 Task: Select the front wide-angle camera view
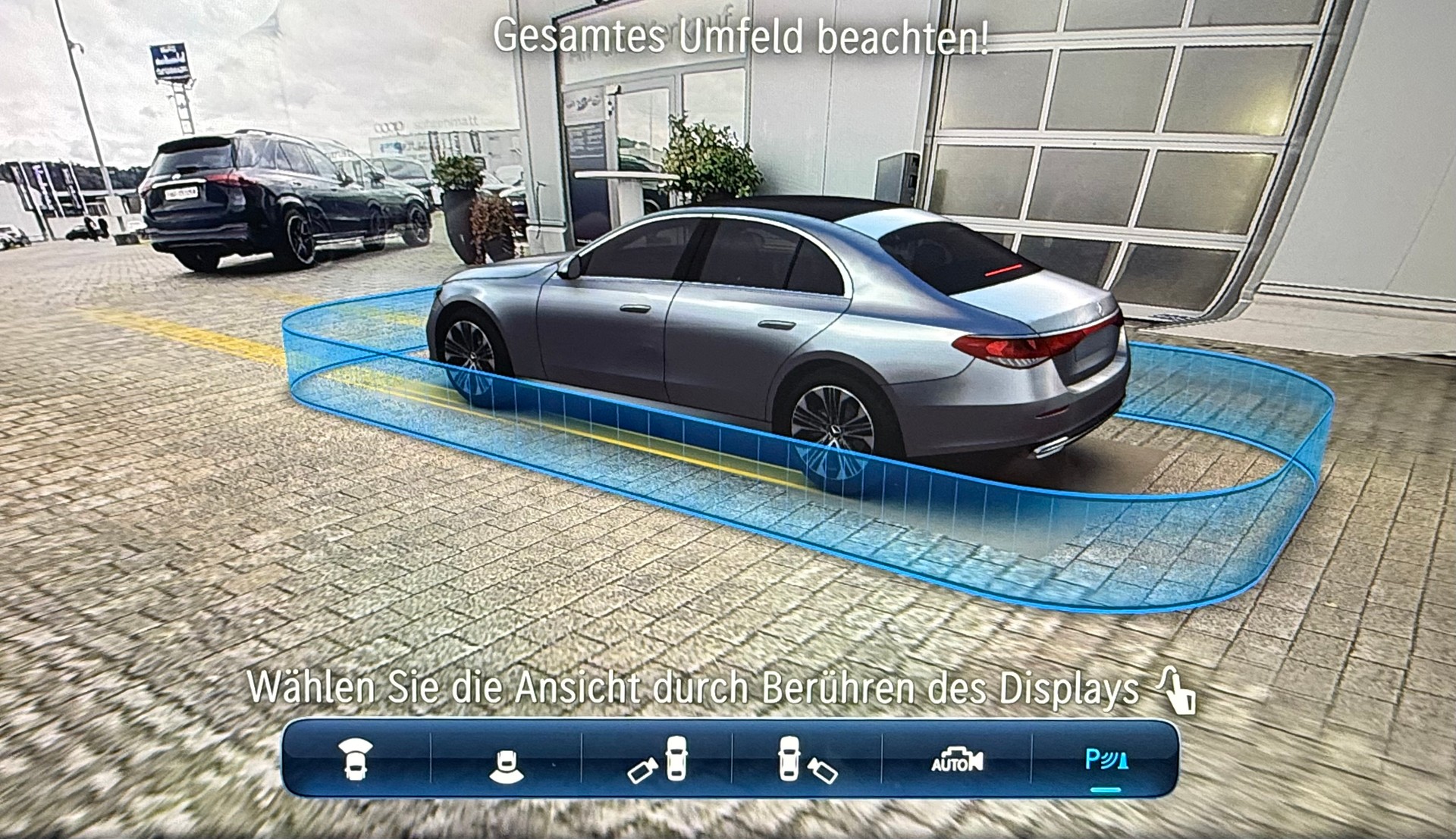[355, 759]
